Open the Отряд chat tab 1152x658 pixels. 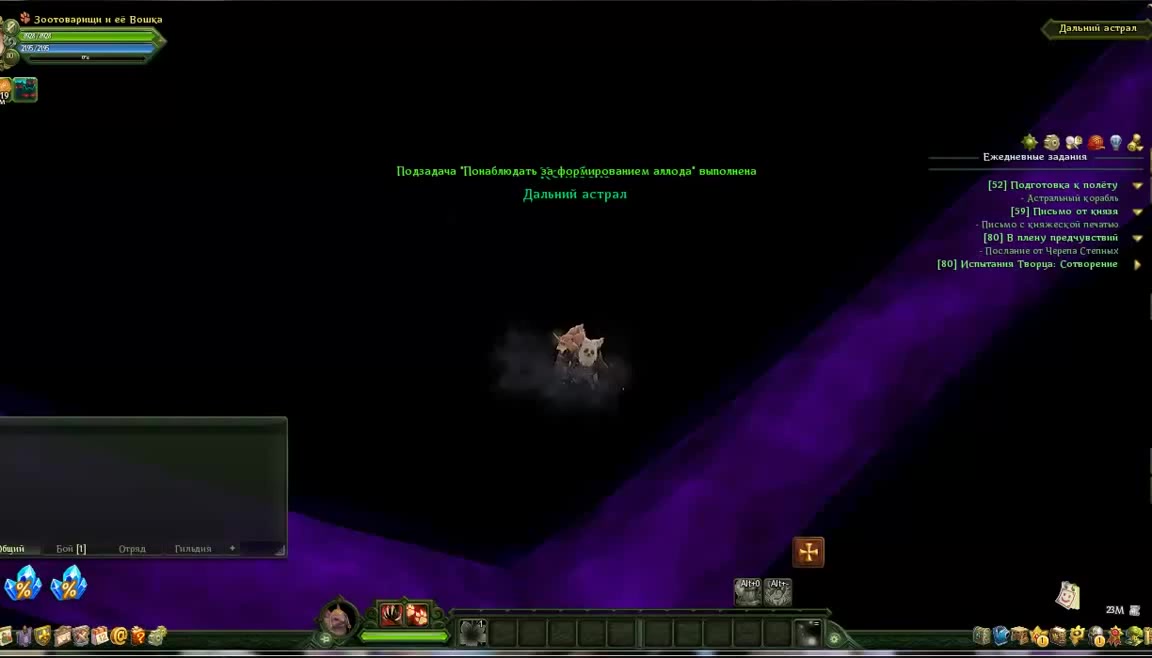pyautogui.click(x=132, y=549)
